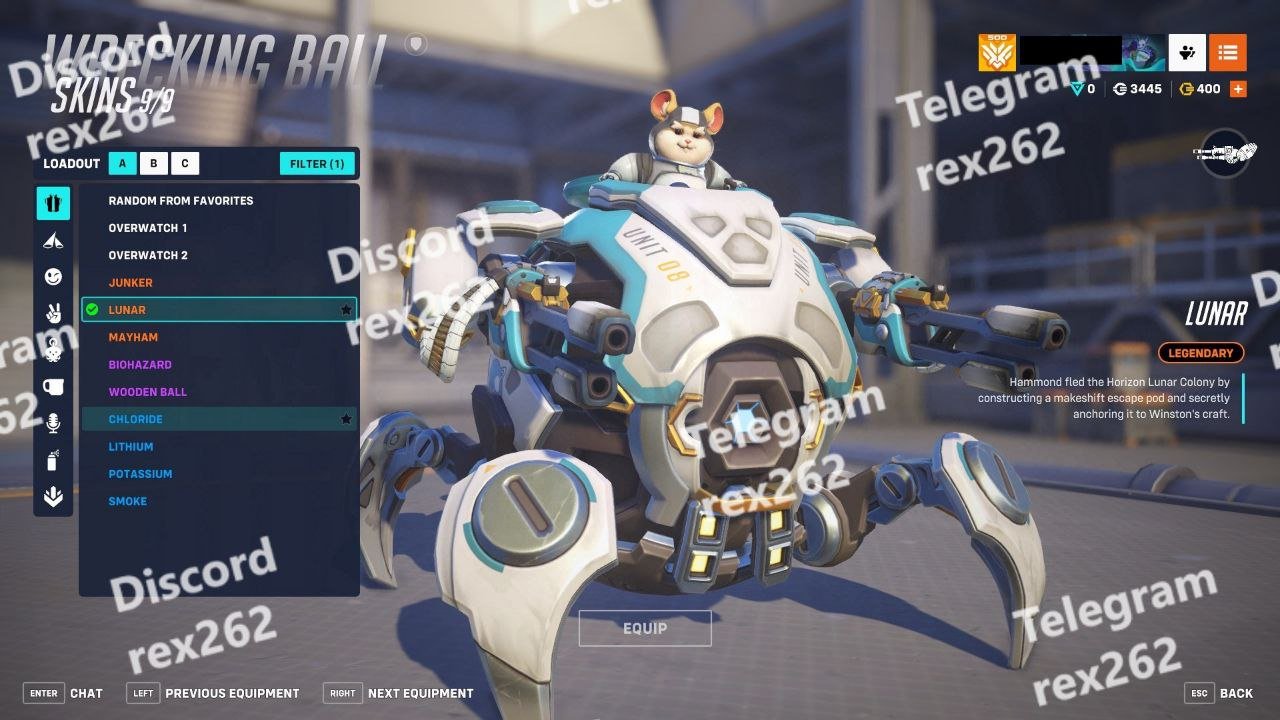Select the Smoke skin
This screenshot has width=1280, height=720.
pyautogui.click(x=128, y=502)
